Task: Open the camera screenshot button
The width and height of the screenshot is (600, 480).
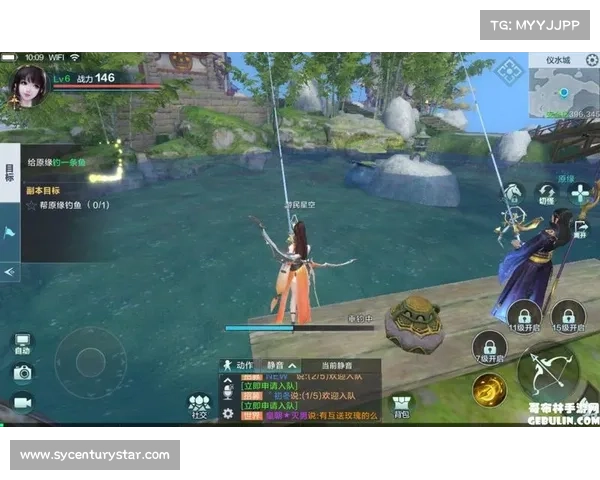Action: pyautogui.click(x=22, y=373)
